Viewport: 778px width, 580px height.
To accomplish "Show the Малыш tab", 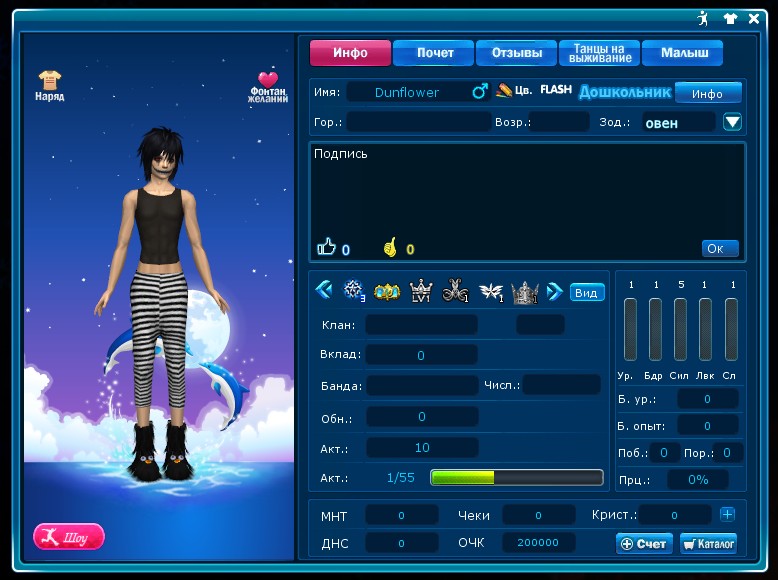I will tap(683, 53).
